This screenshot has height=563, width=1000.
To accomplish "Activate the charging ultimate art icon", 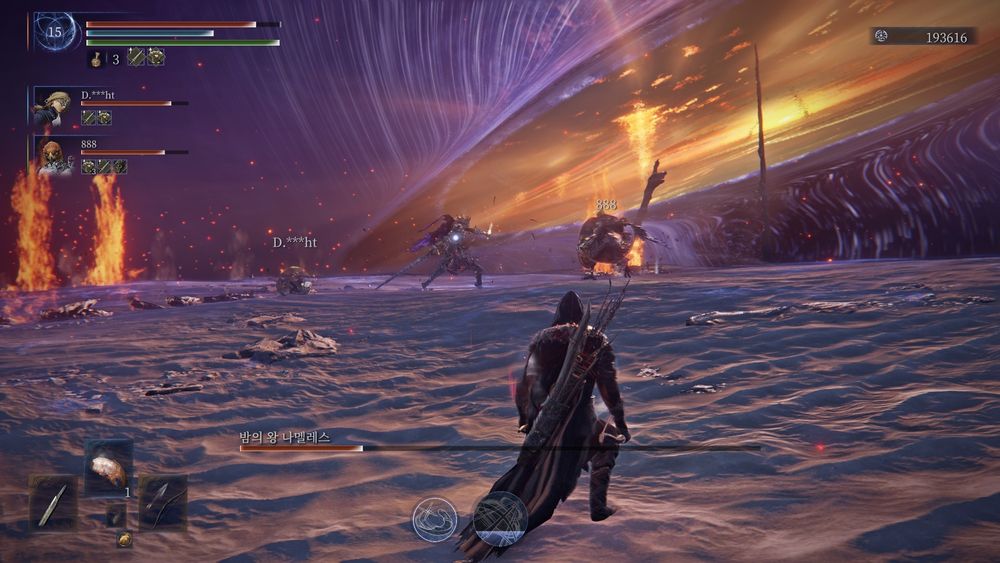I will pos(500,518).
